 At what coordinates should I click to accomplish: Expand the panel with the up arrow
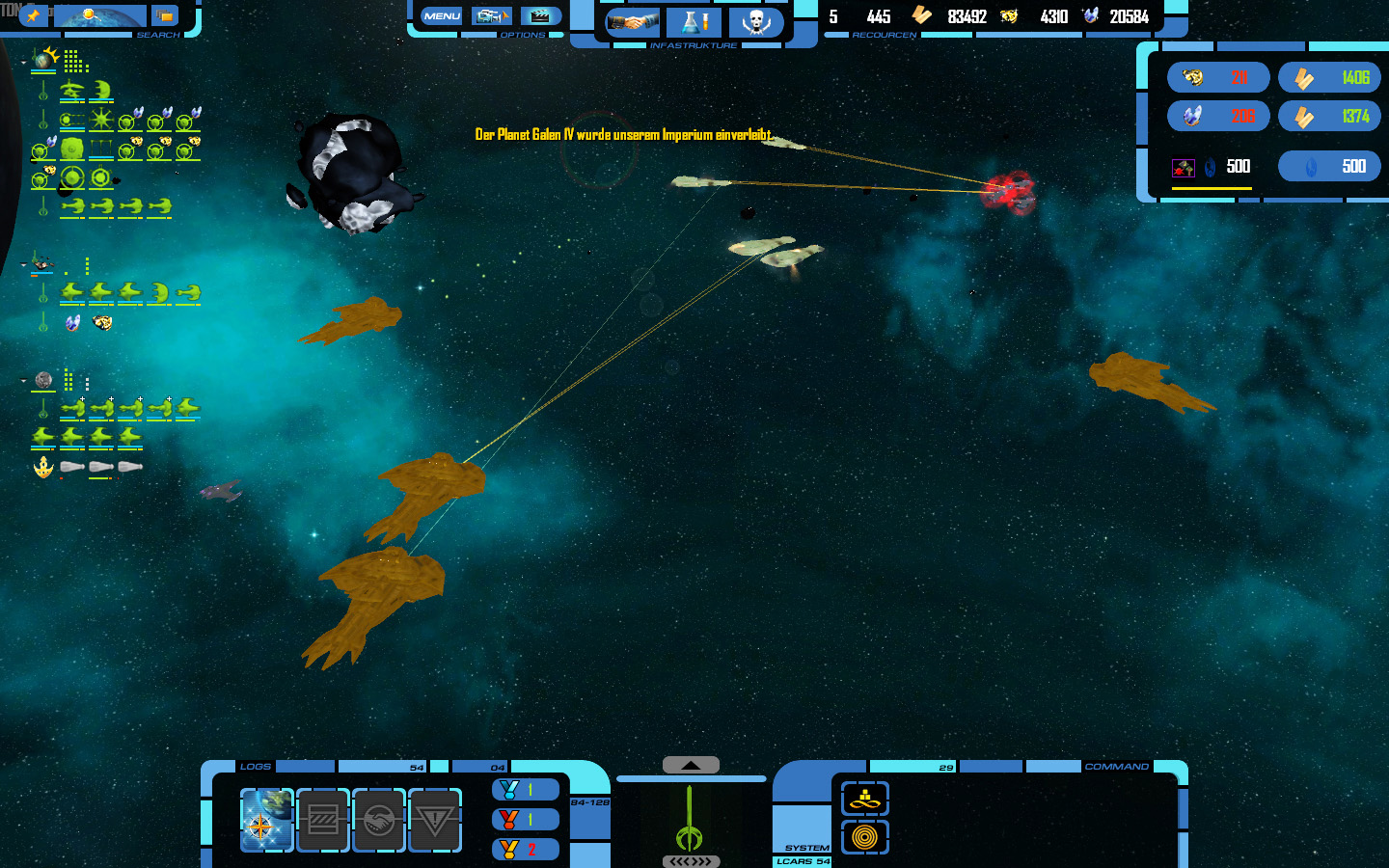point(691,765)
